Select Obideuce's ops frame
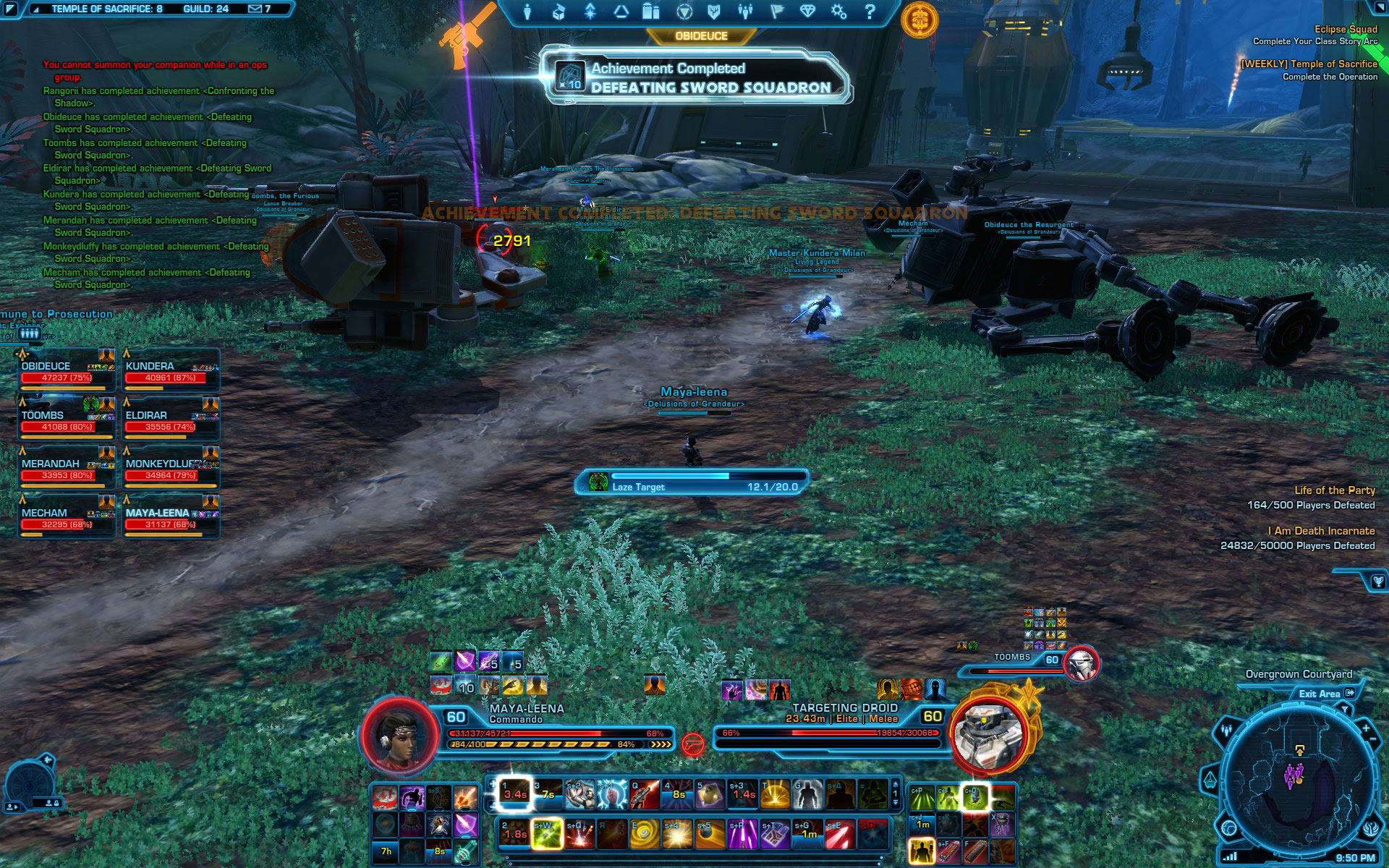Screen dimensions: 1389x868 point(67,372)
